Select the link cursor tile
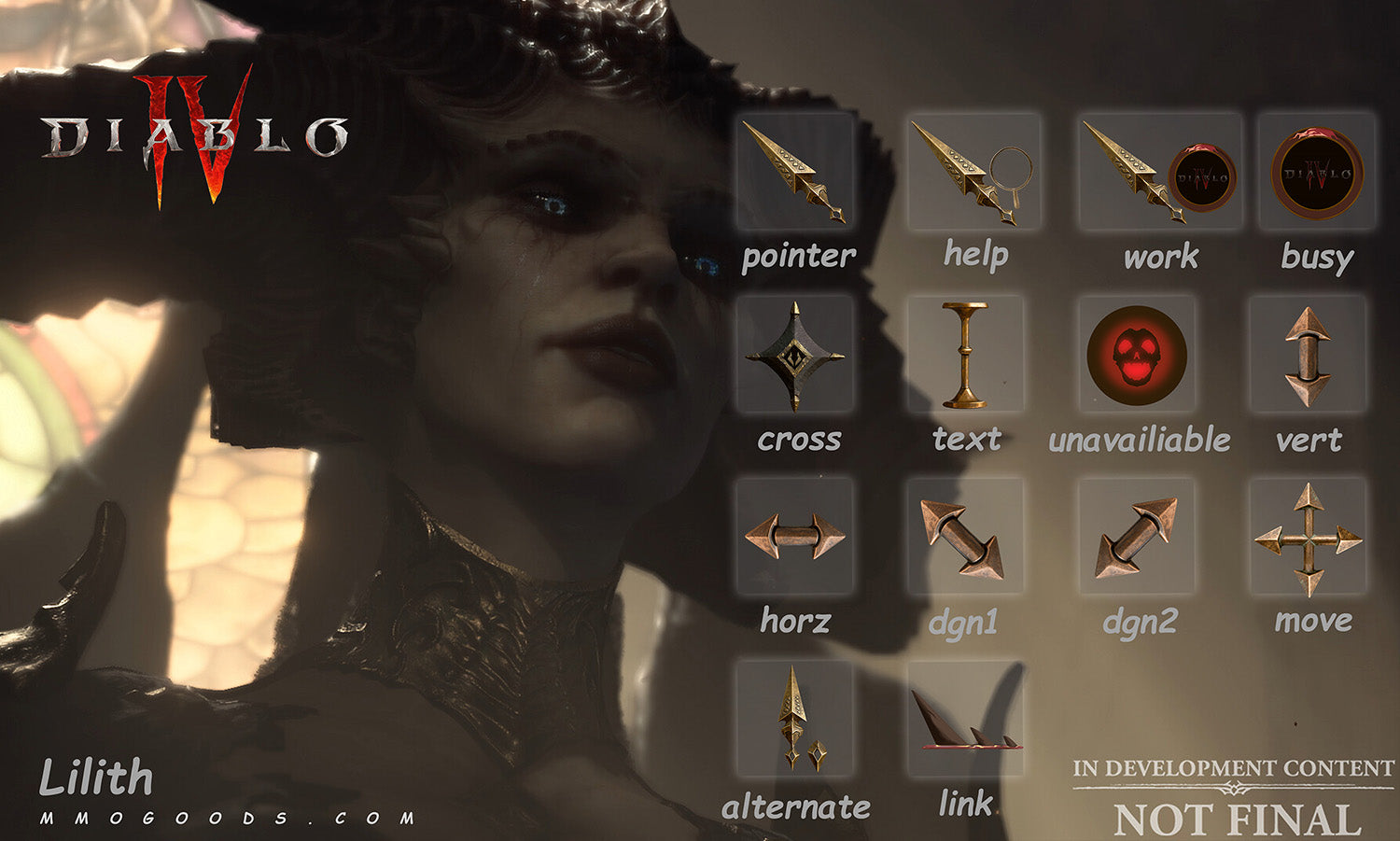The height and width of the screenshot is (841, 1400). click(965, 719)
